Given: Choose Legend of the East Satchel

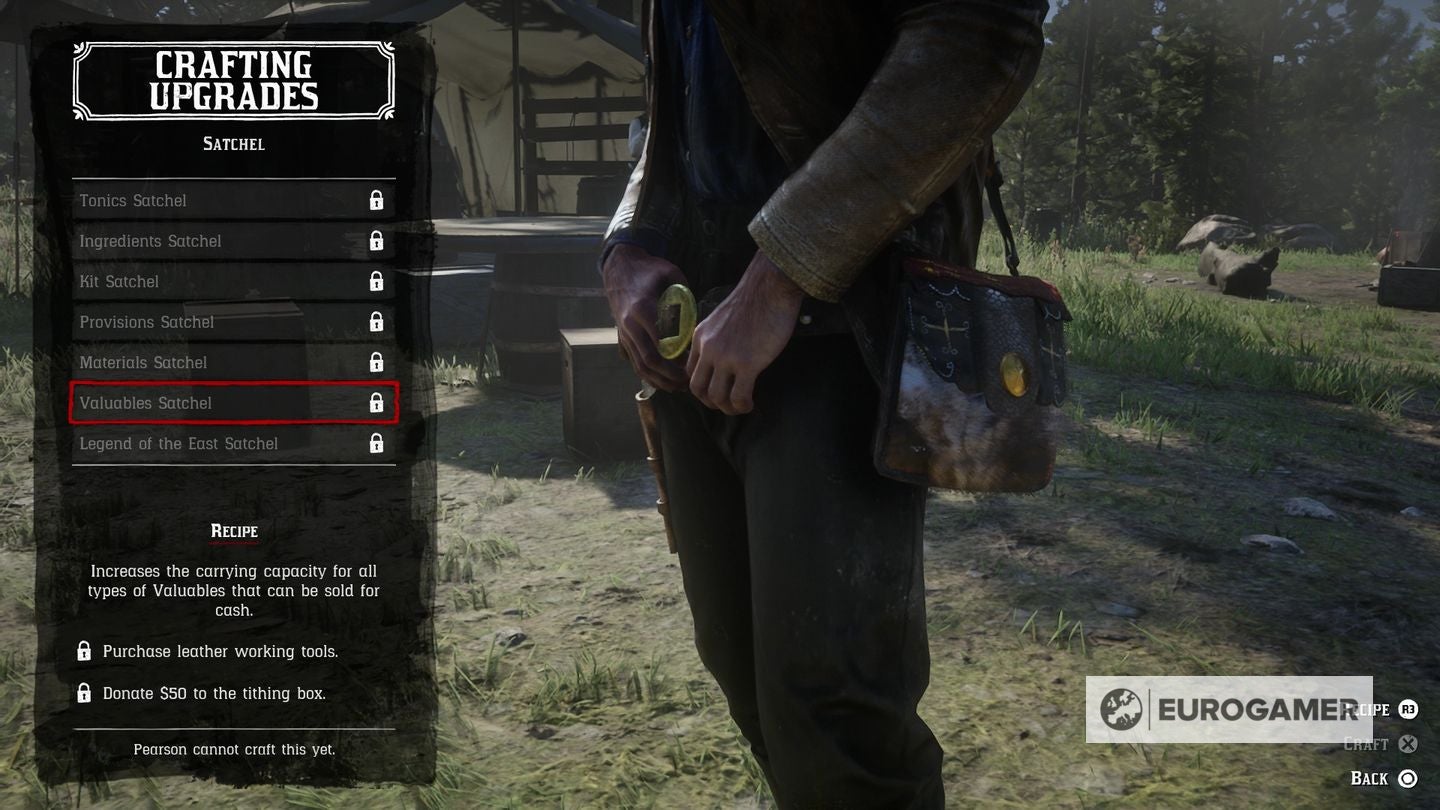Looking at the screenshot, I should [x=233, y=443].
